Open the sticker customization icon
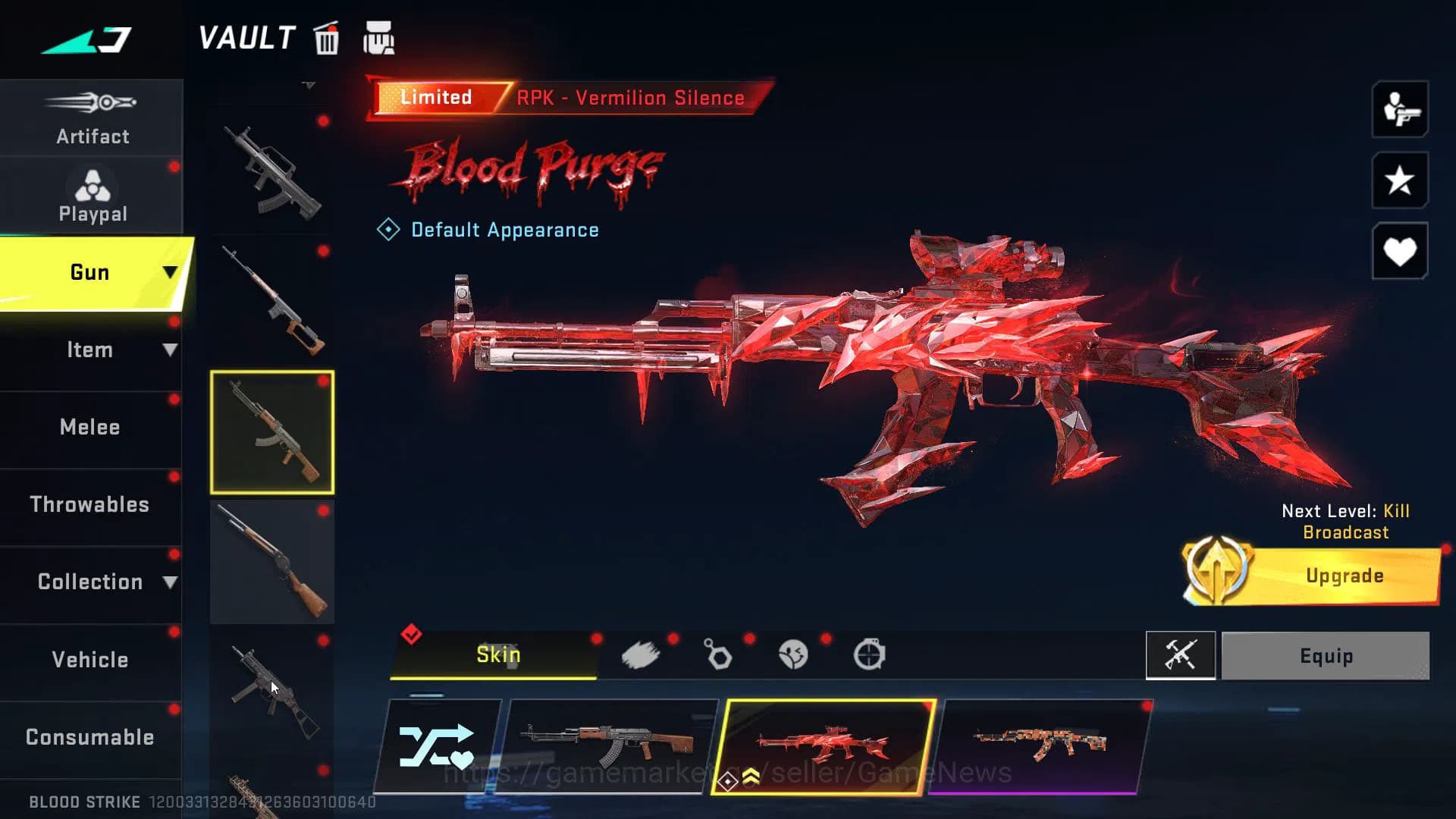The height and width of the screenshot is (819, 1456). (x=793, y=654)
